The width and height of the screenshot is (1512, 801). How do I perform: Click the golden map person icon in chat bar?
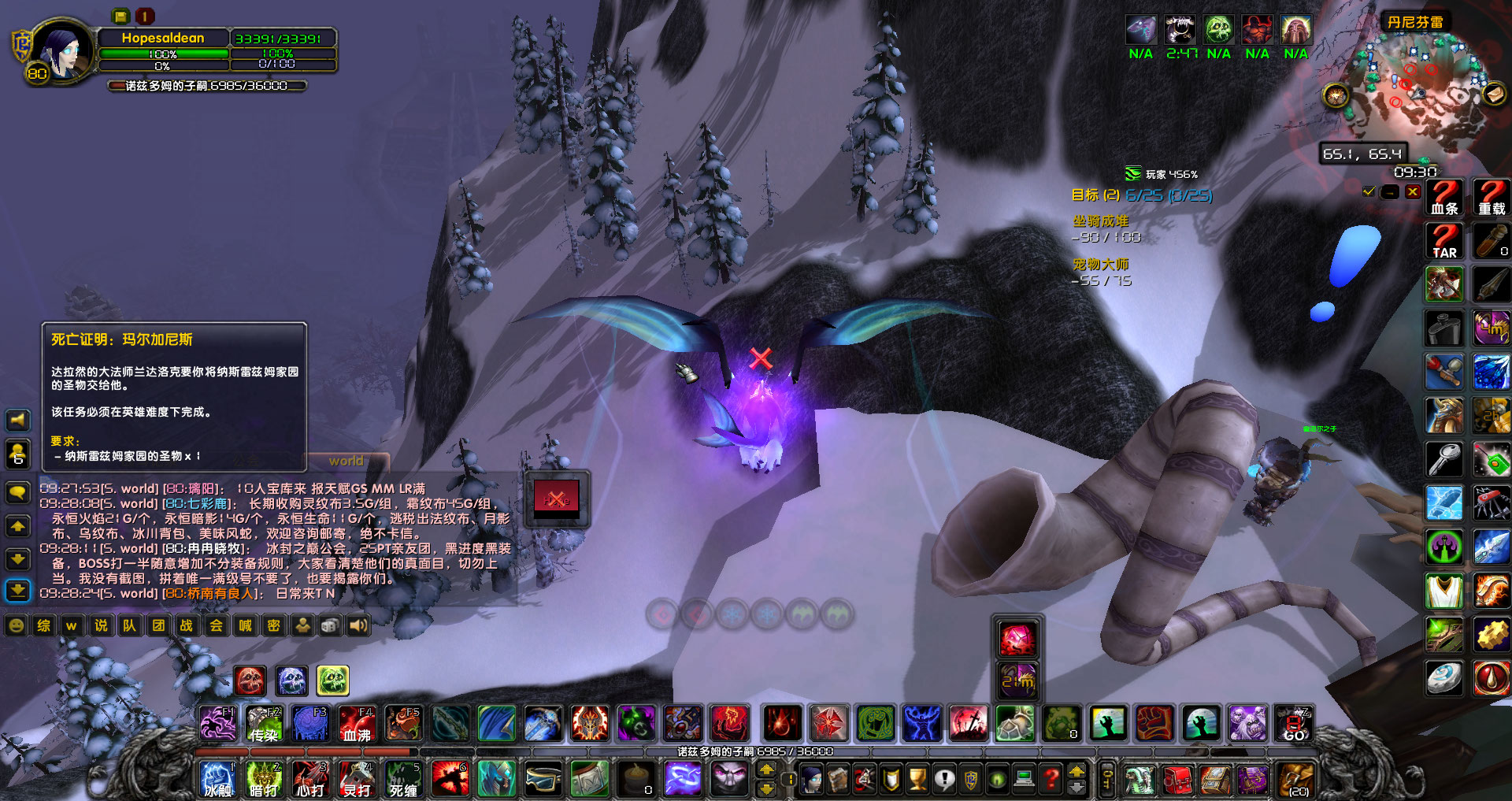point(302,625)
